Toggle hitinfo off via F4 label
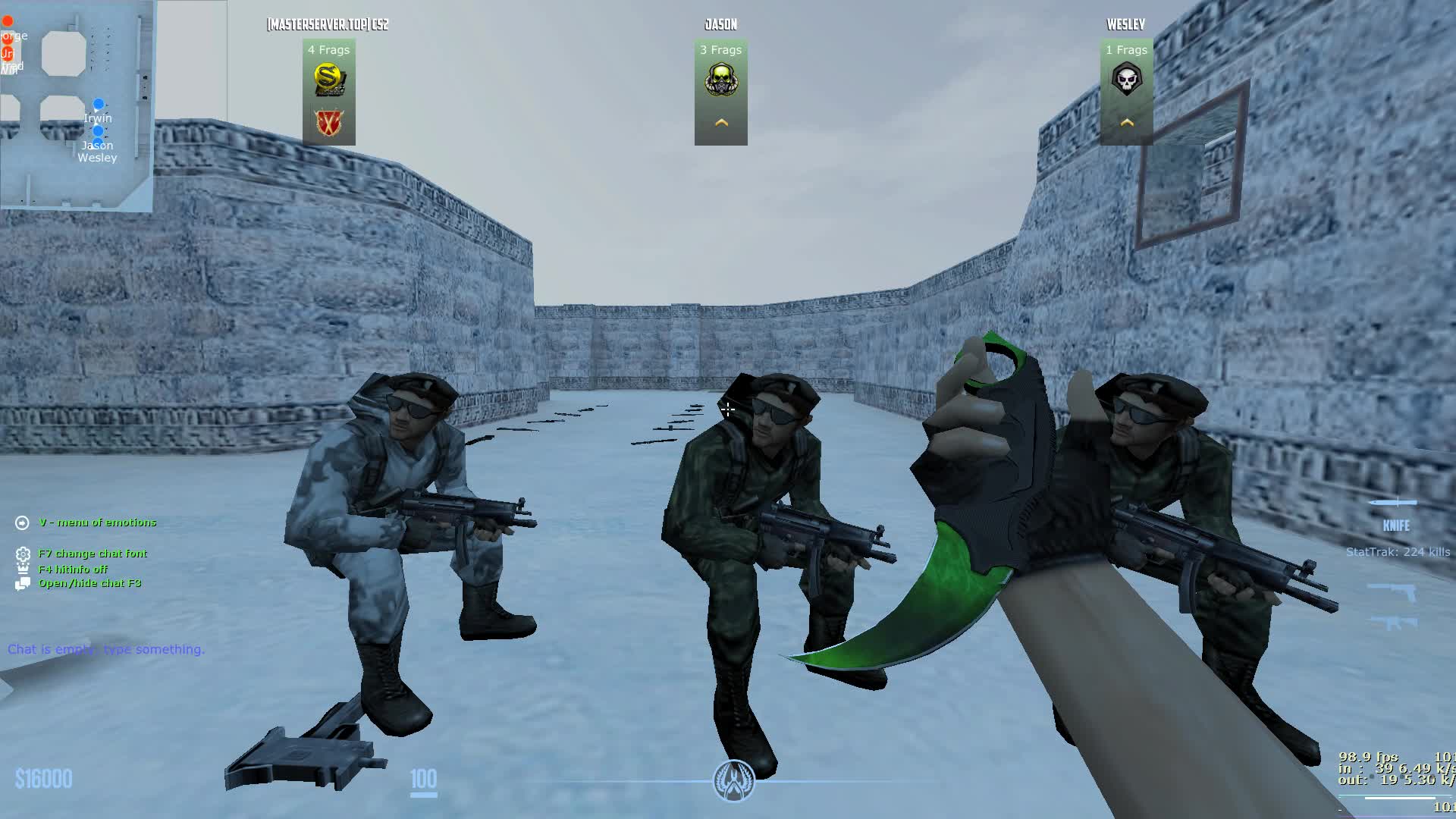 click(x=74, y=568)
